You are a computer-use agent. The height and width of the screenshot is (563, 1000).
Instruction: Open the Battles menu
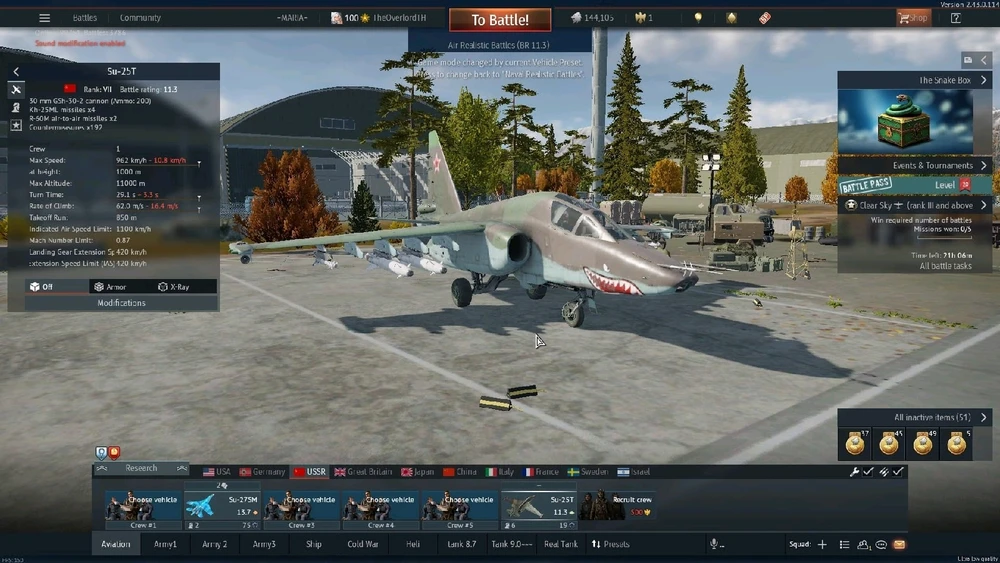[x=85, y=18]
